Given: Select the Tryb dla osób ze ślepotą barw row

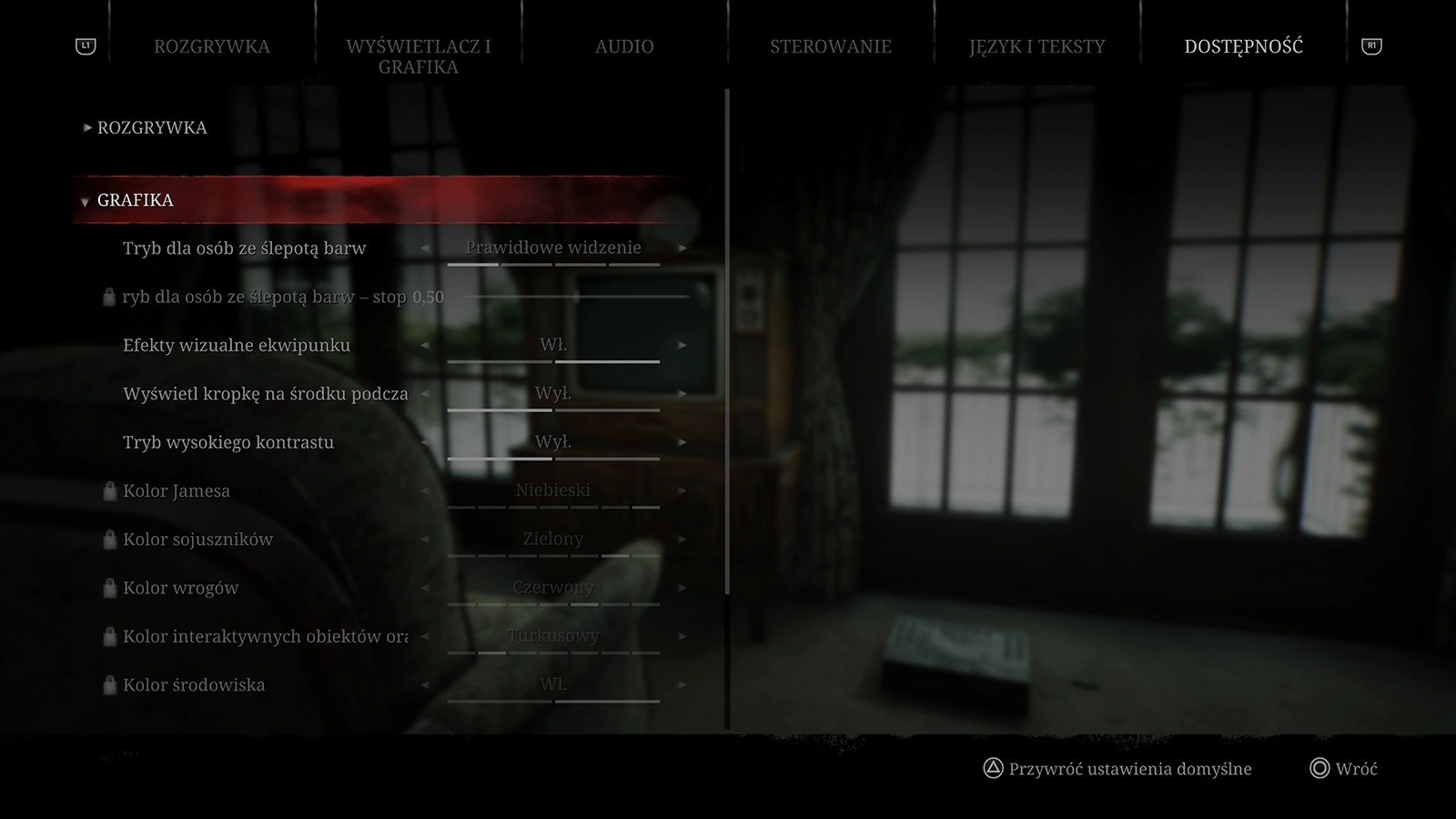Looking at the screenshot, I should [x=244, y=248].
